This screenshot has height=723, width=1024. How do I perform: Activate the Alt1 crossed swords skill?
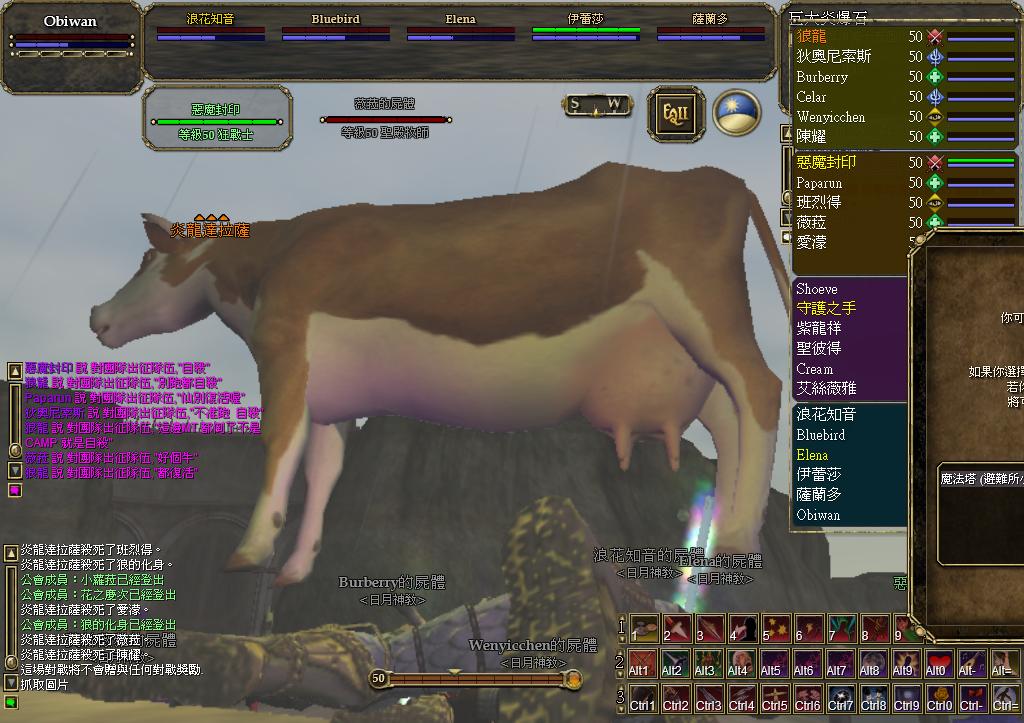coord(641,664)
